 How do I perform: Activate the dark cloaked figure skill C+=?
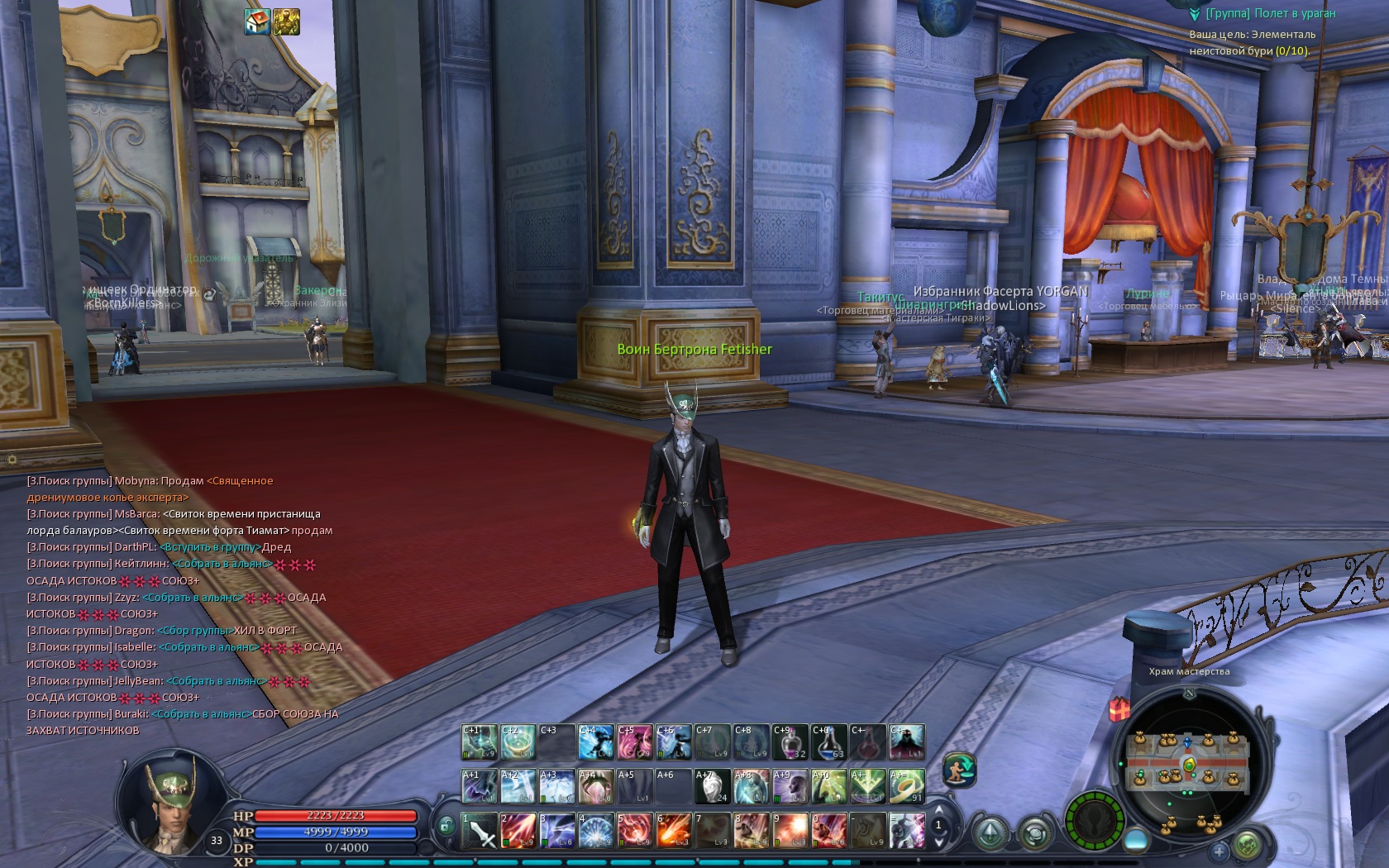[x=907, y=742]
